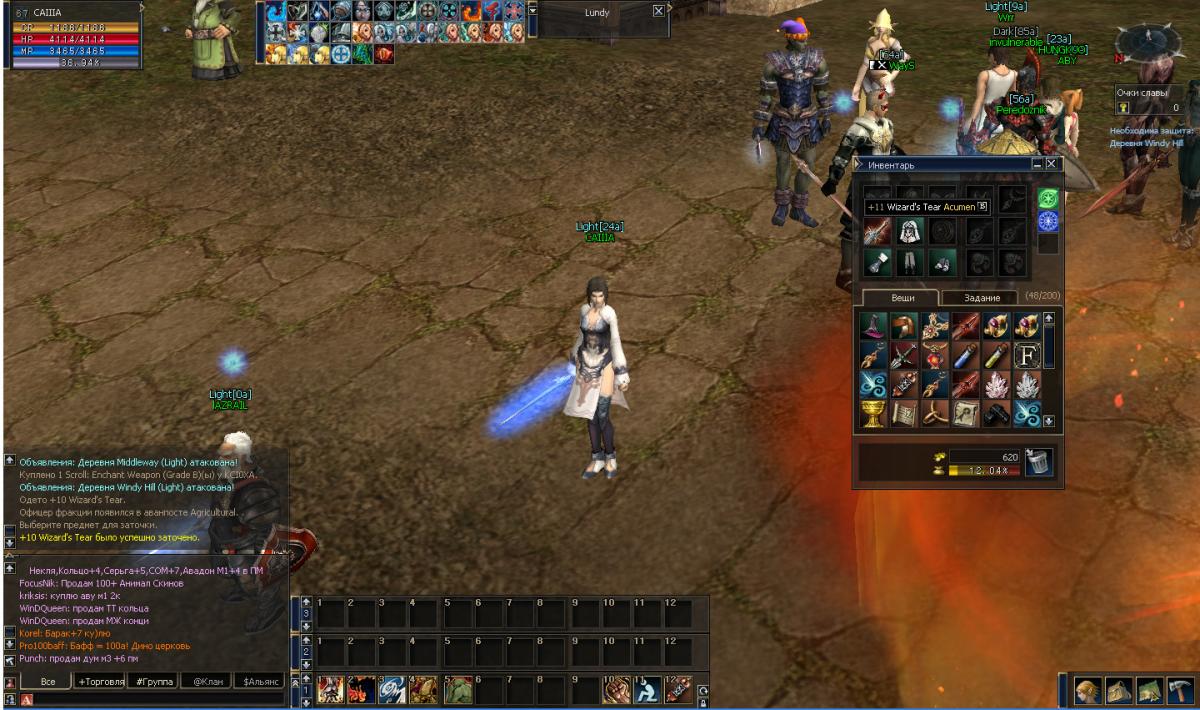Select the Вещи inventory tab
This screenshot has height=710, width=1200.
(896, 297)
